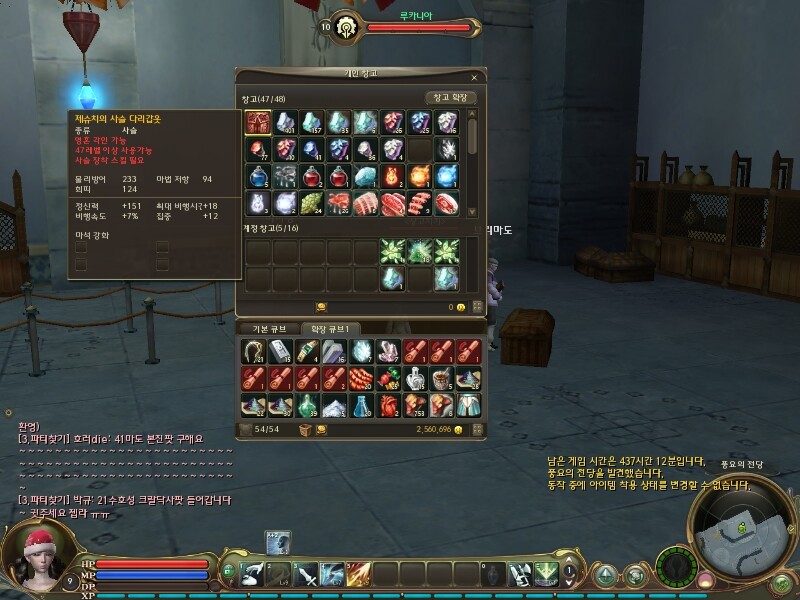This screenshot has height=600, width=800.
Task: Pick the wooden bucket item in cube
Action: (441, 378)
